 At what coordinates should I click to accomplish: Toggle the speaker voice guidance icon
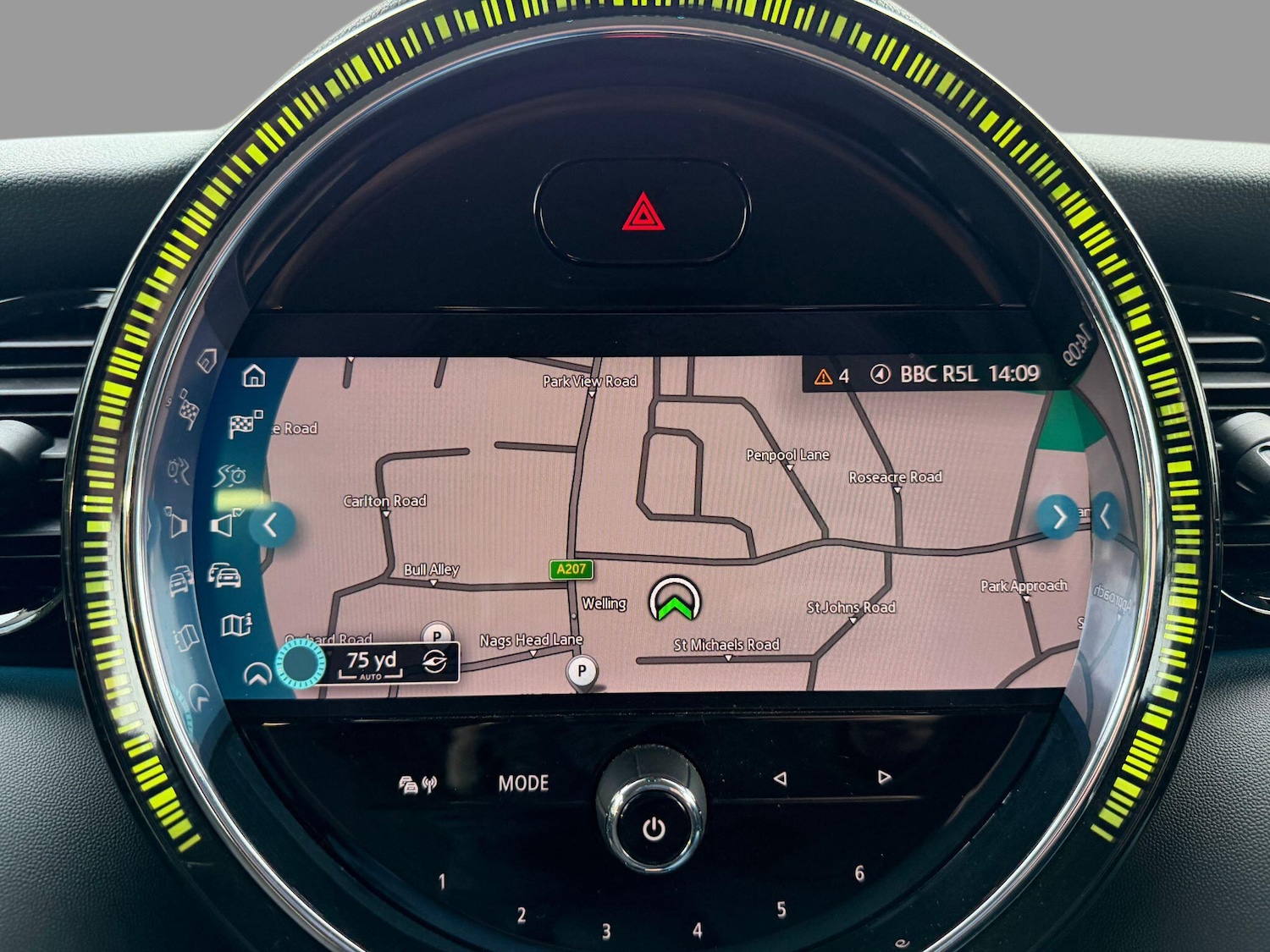(x=224, y=525)
